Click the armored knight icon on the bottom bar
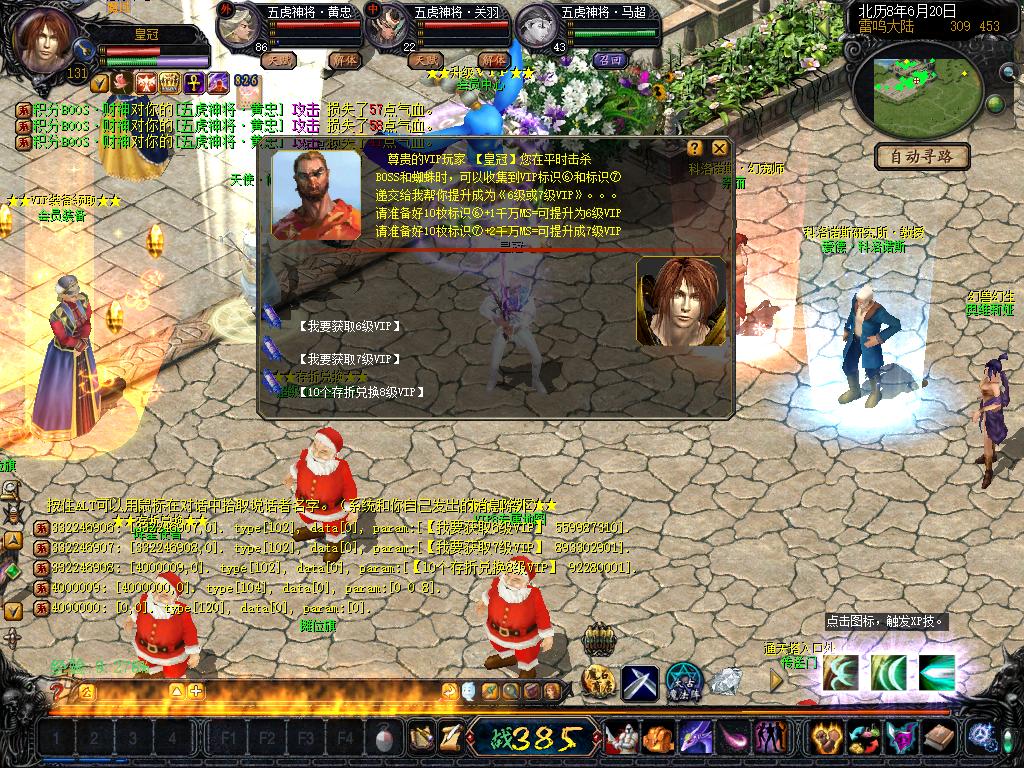This screenshot has height=768, width=1024. pyautogui.click(x=621, y=739)
